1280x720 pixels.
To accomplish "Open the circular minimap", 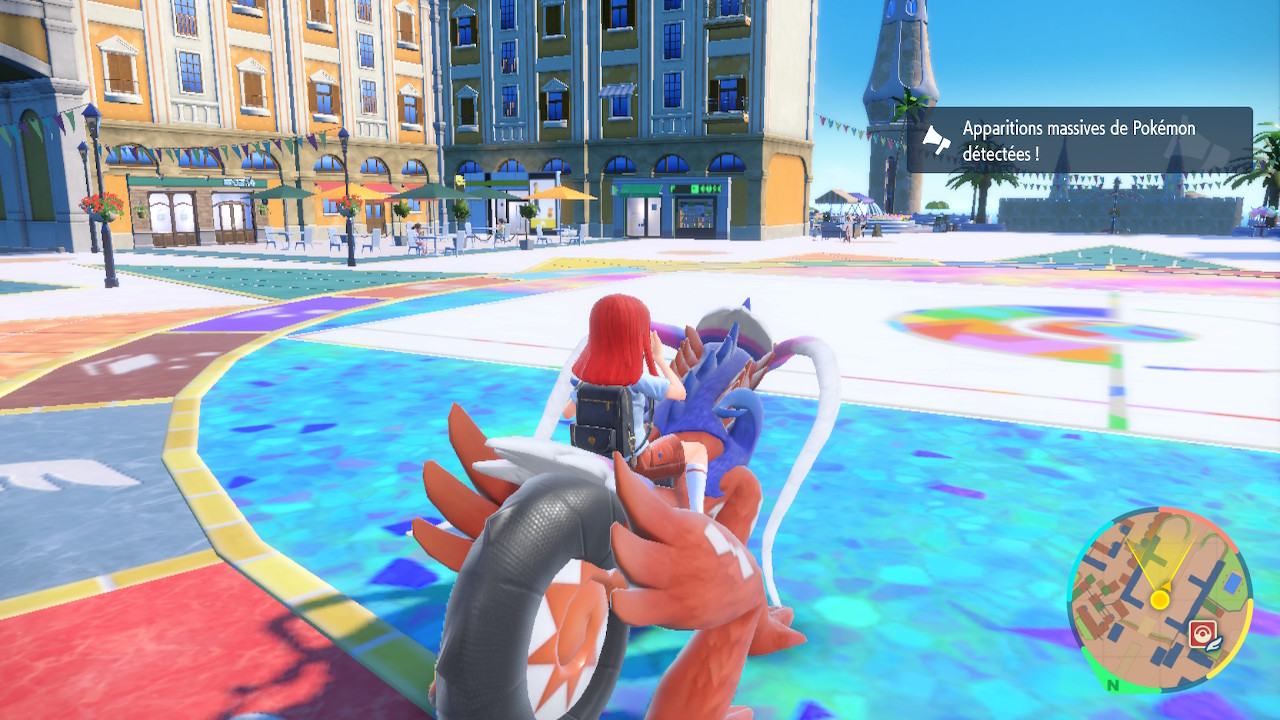I will (x=1159, y=600).
